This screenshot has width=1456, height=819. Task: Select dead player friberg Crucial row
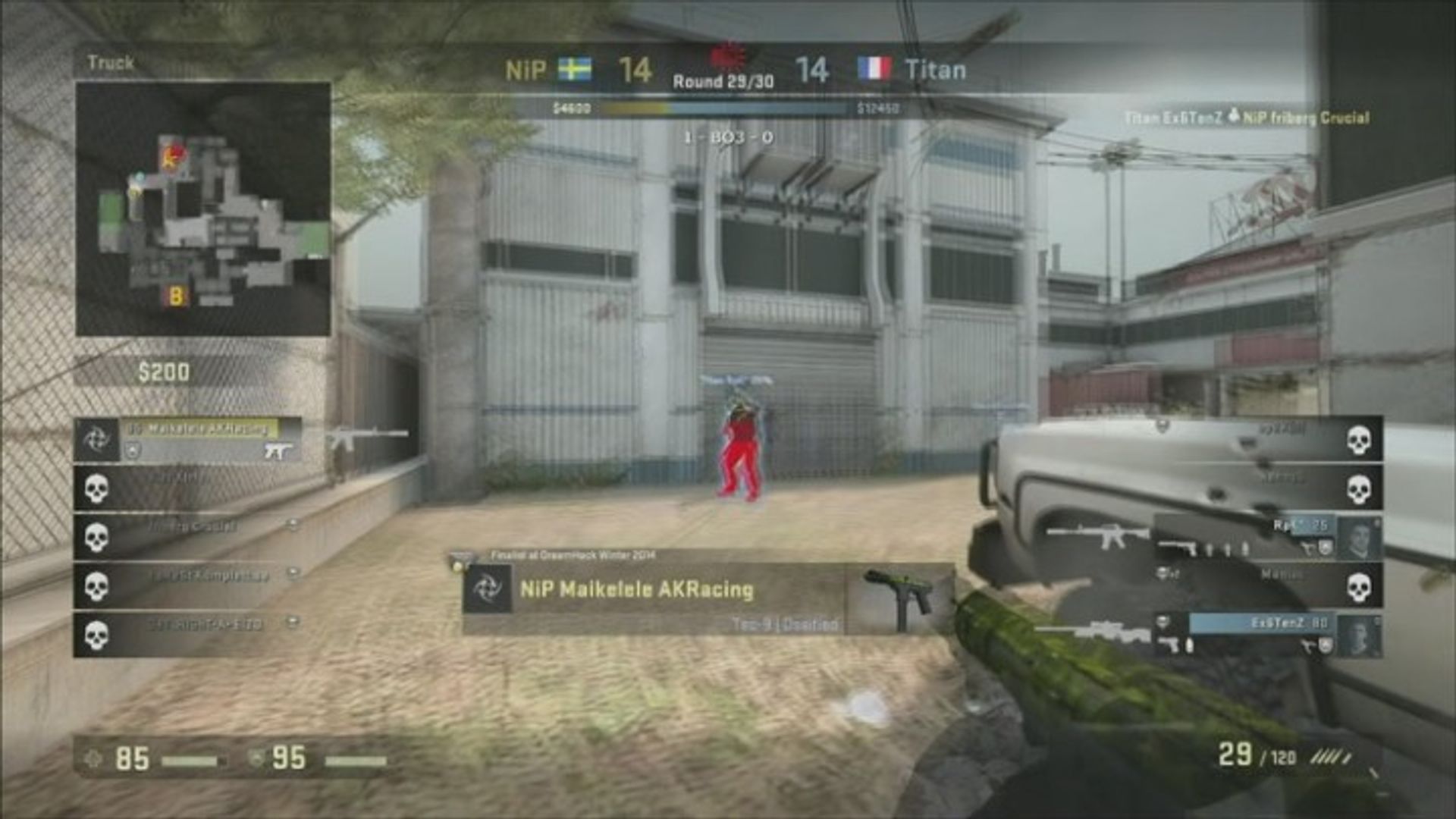(x=190, y=536)
